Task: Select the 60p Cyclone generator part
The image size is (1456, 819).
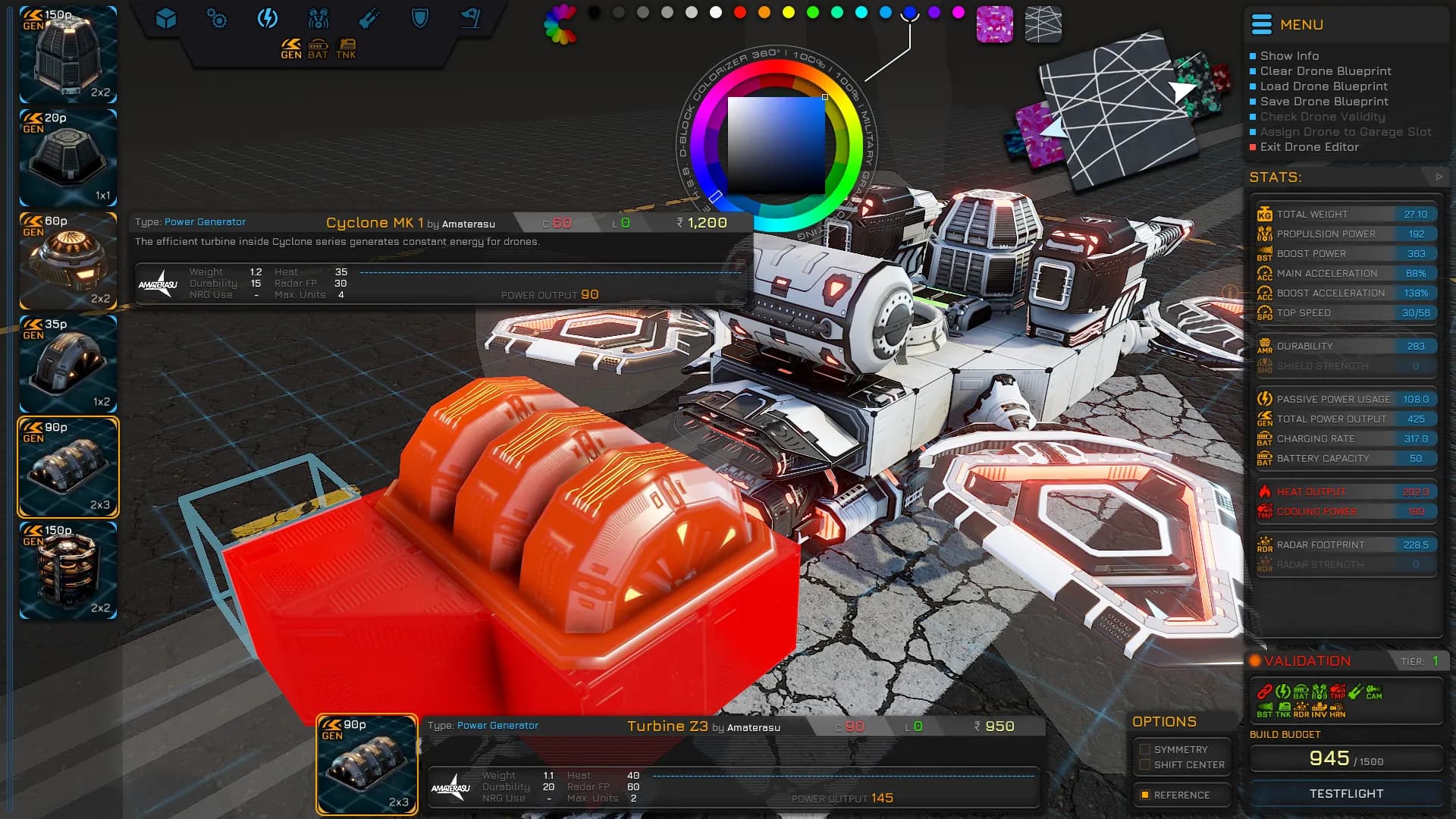Action: [x=68, y=261]
